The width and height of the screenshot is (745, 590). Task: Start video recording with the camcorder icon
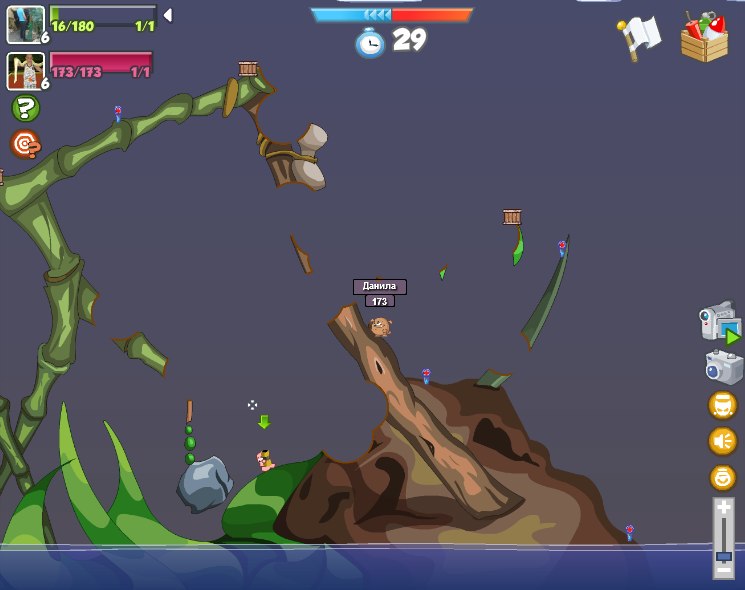720,324
